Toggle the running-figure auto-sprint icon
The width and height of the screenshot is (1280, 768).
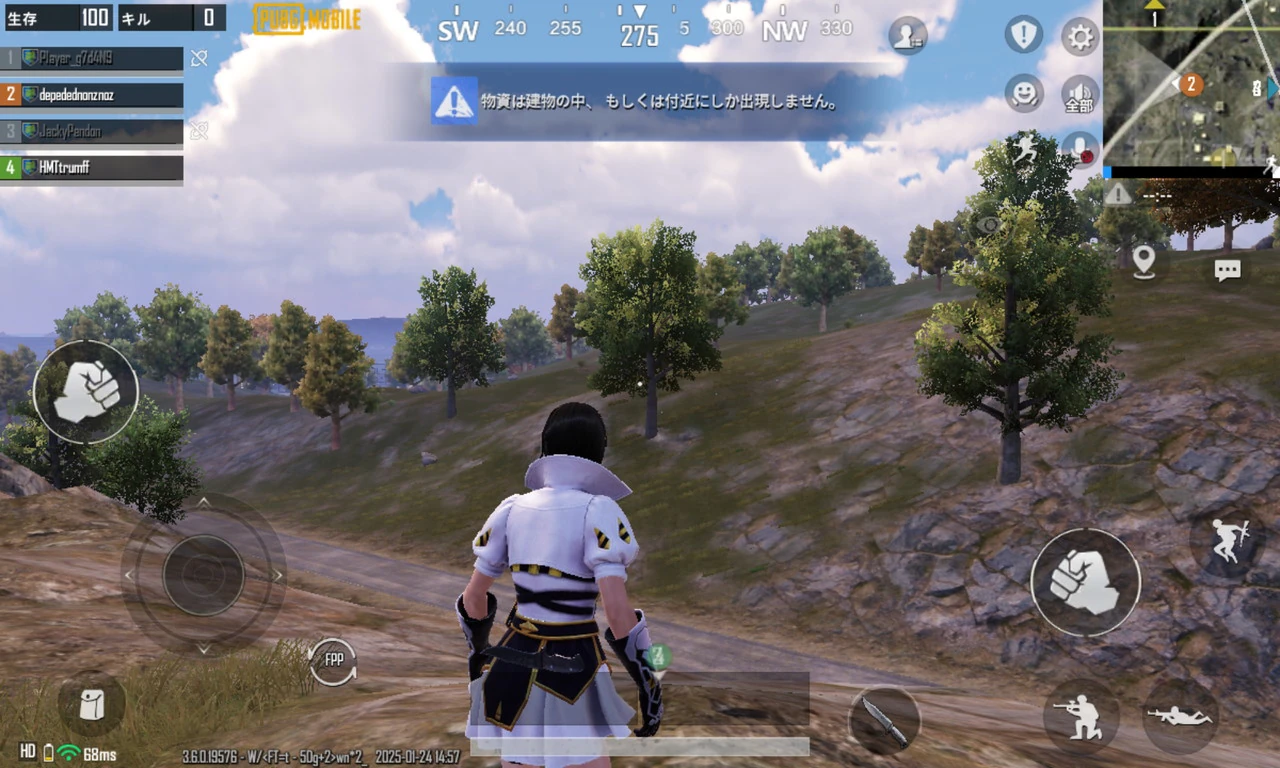click(x=1025, y=149)
